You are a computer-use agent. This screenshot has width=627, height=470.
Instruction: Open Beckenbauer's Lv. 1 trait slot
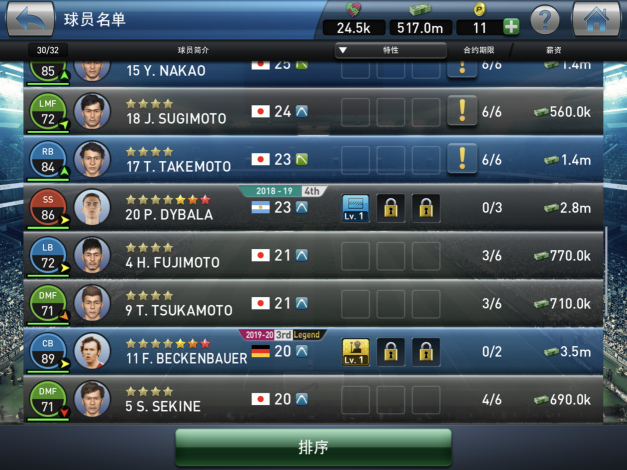point(356,352)
